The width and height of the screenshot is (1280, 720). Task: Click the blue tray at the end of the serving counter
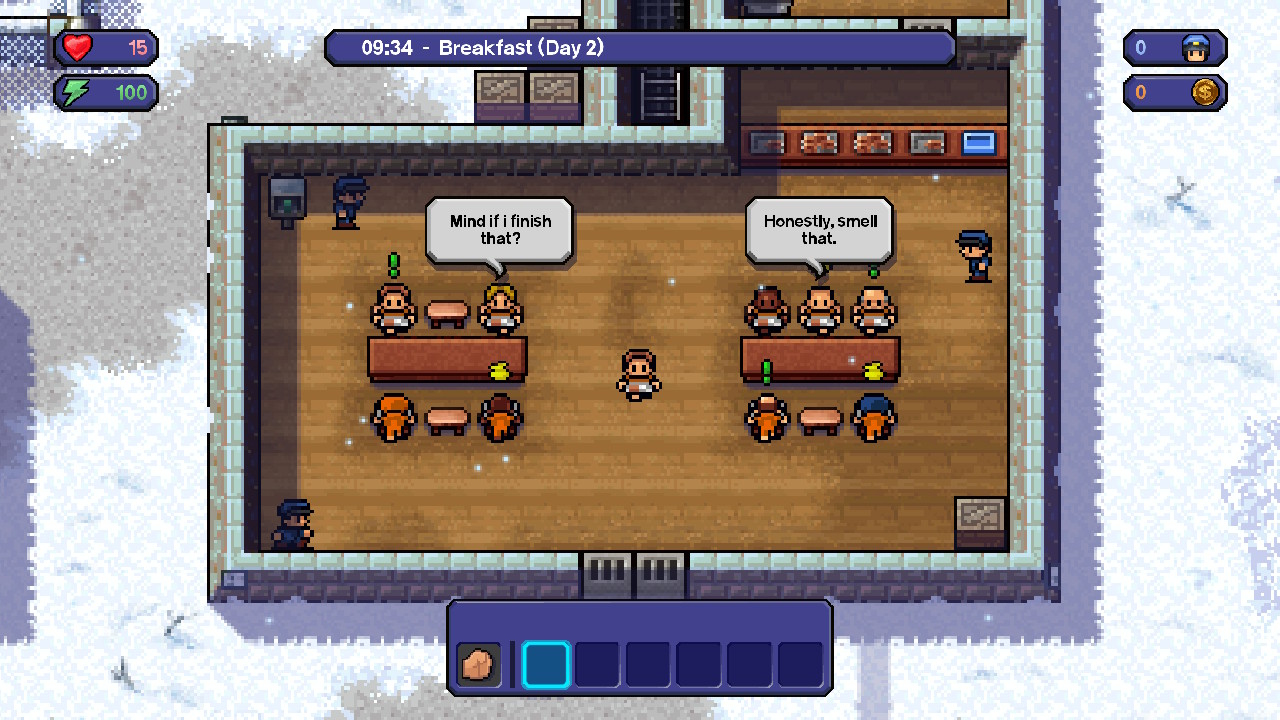pyautogui.click(x=978, y=142)
